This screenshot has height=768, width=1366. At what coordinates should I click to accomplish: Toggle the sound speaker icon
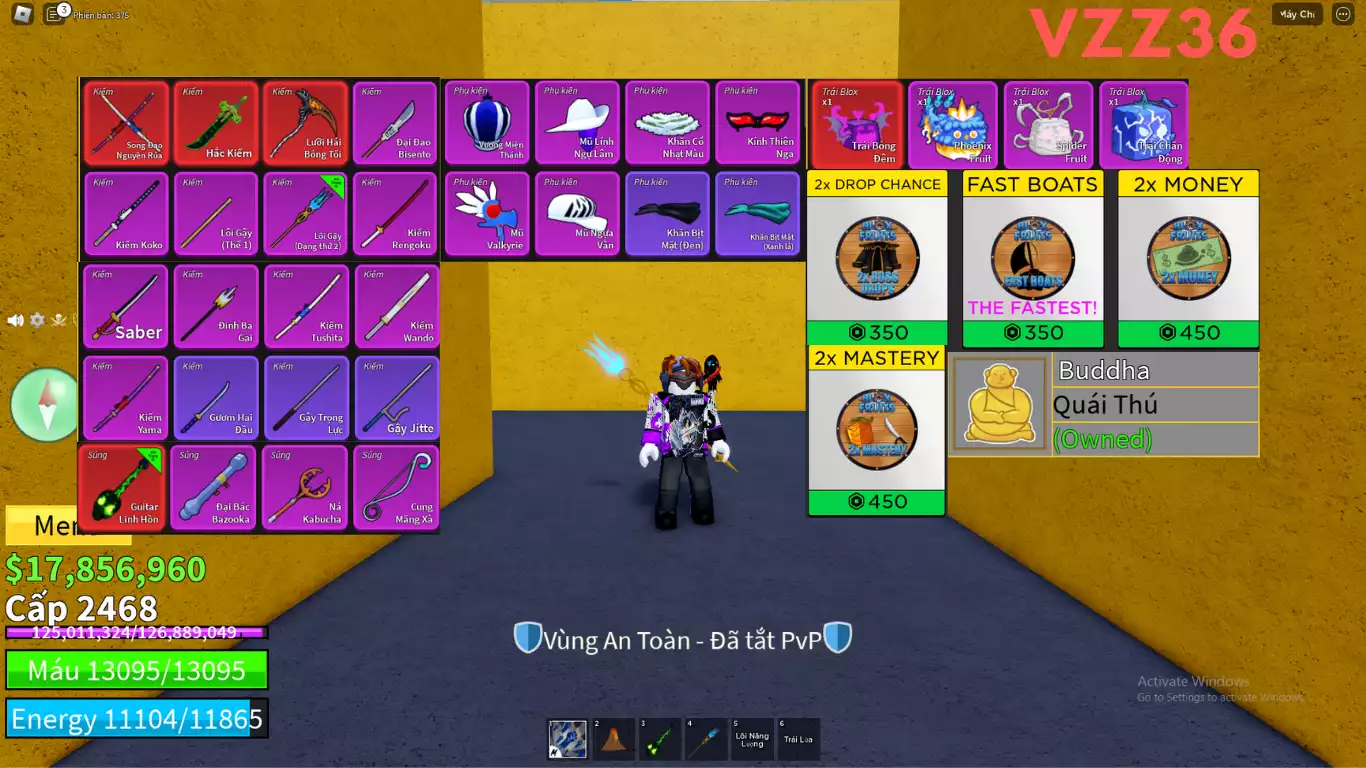(16, 320)
